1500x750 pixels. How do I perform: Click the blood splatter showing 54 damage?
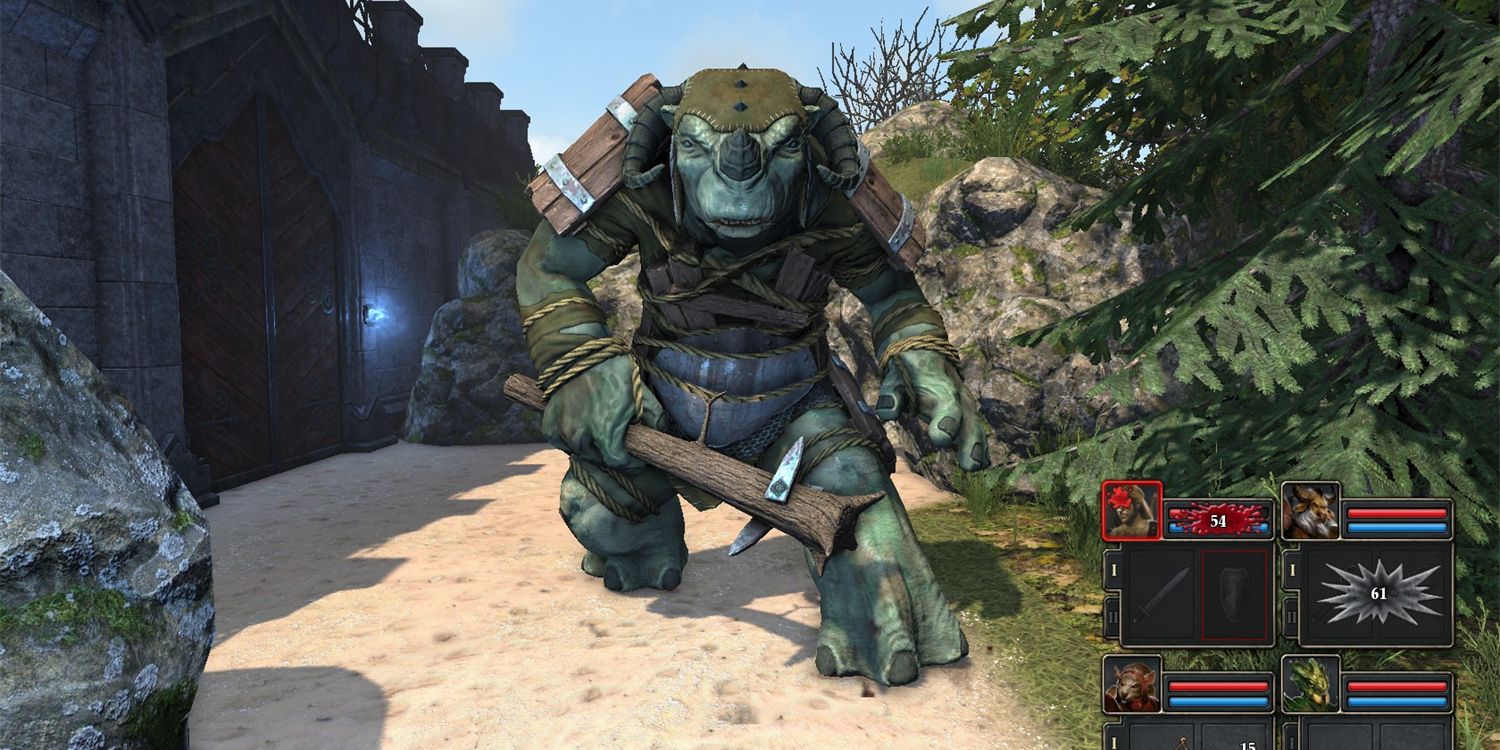coord(1217,519)
